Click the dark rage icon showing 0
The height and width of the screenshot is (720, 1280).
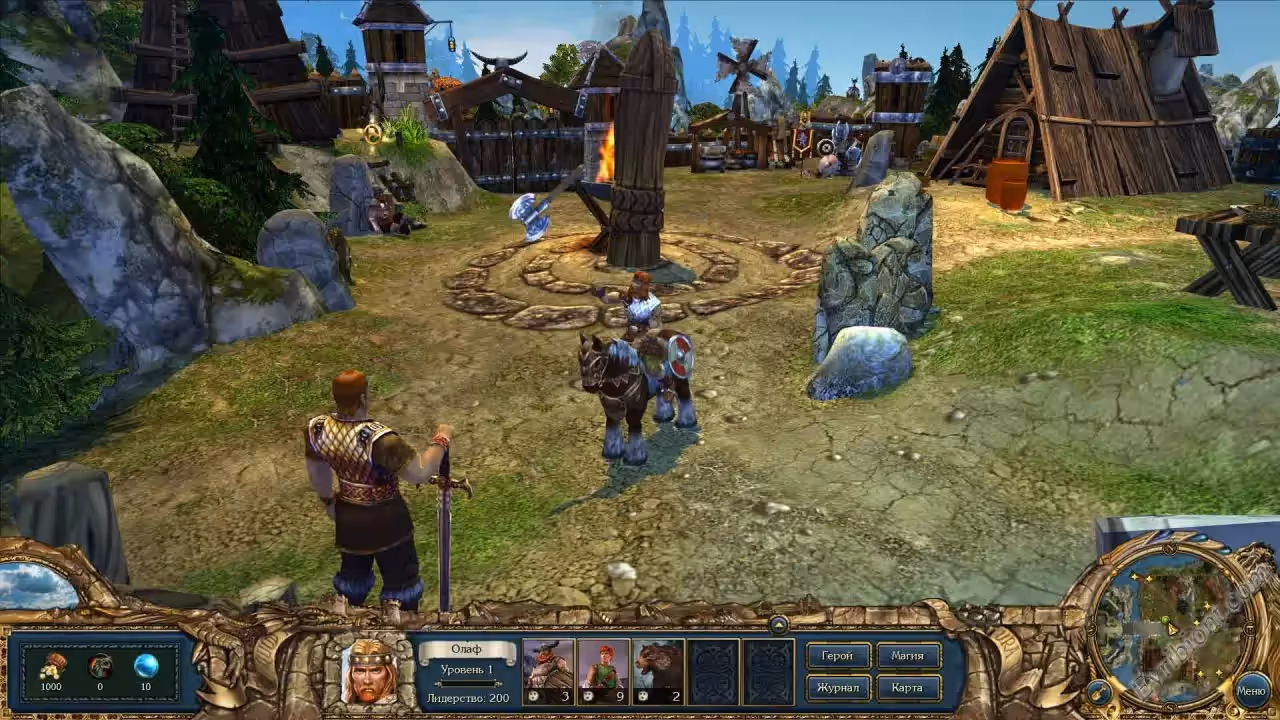coord(100,665)
